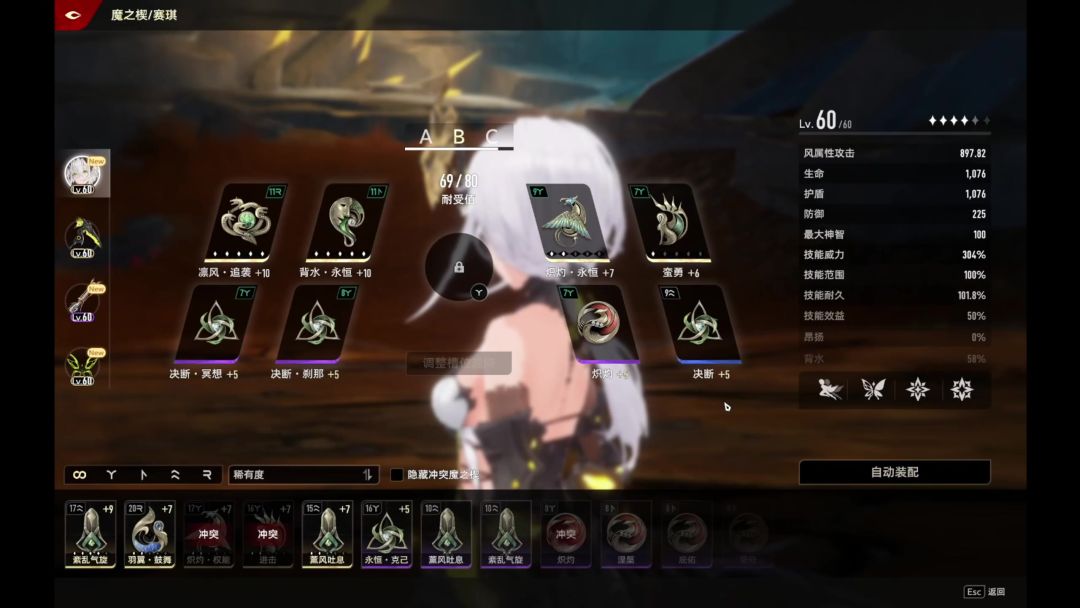Viewport: 1080px width, 608px height.
Task: Select the white-haired character portrait
Action: [82, 174]
